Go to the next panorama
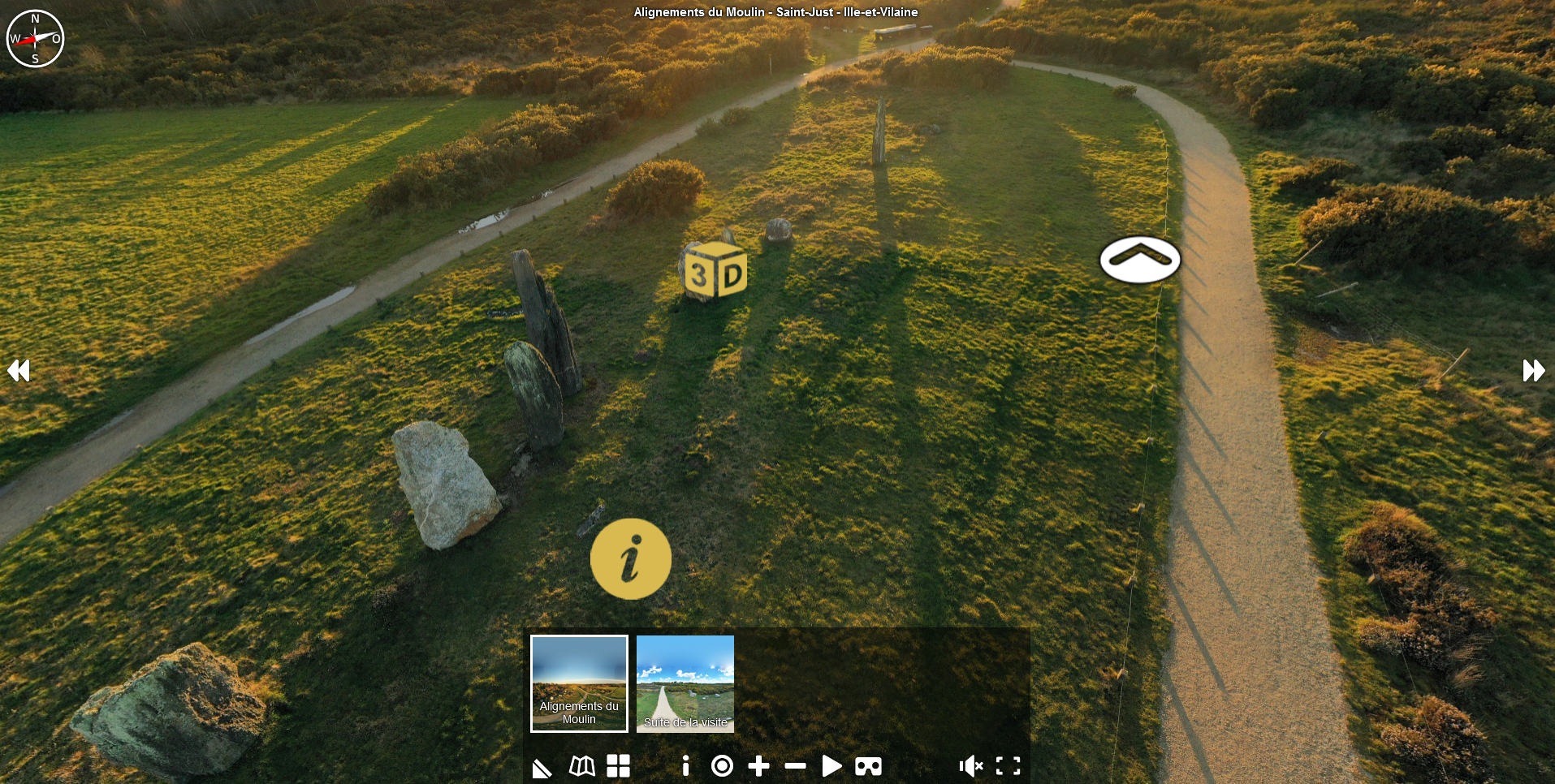The image size is (1555, 784). [x=1533, y=371]
